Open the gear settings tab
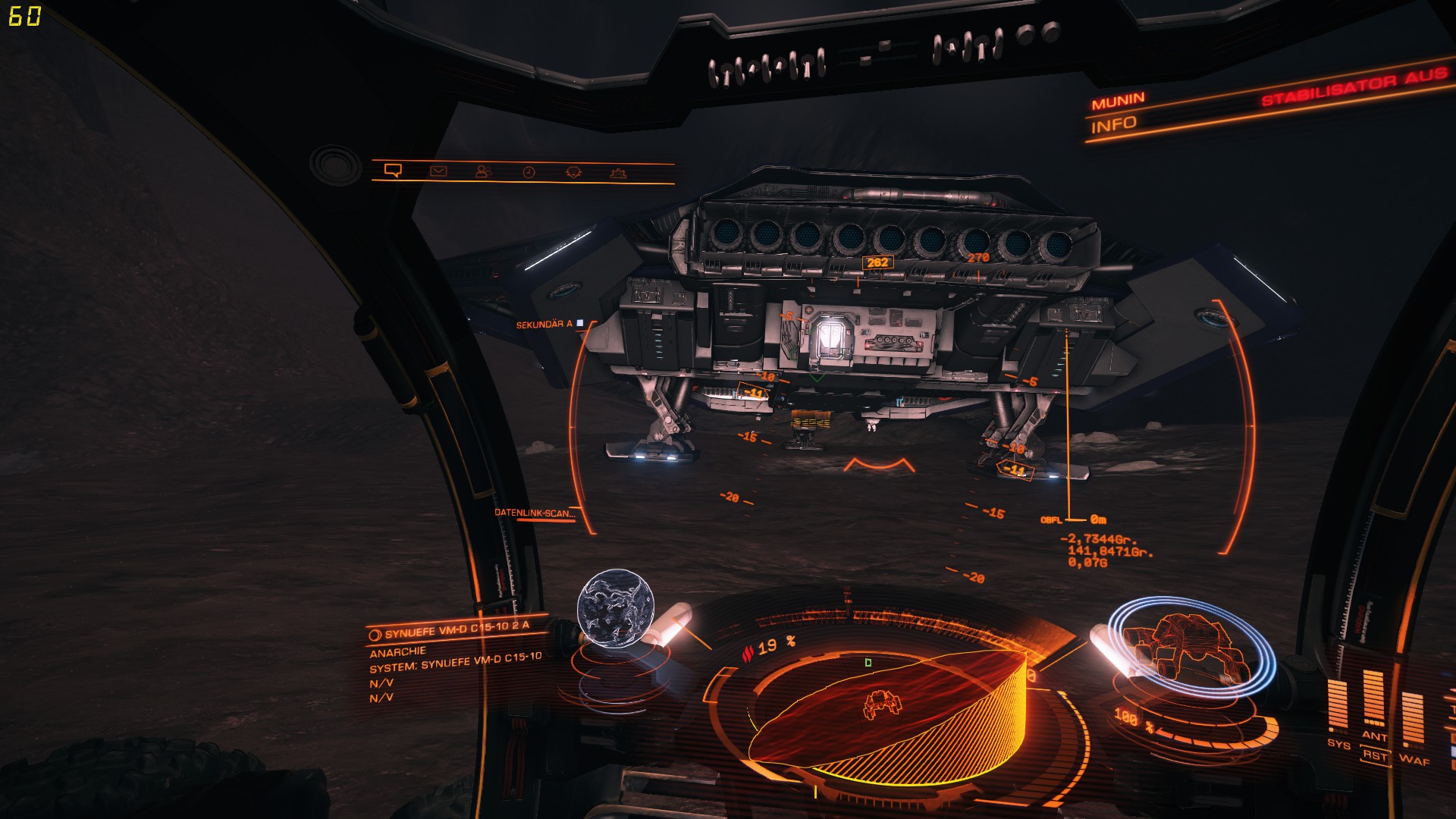This screenshot has height=819, width=1456. 618,174
